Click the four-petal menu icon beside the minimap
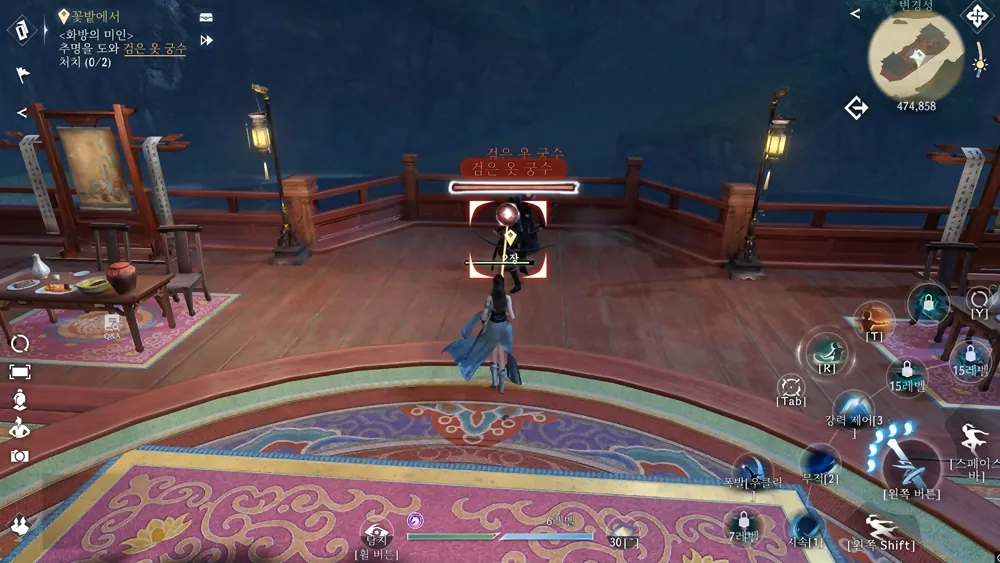1000x563 pixels. [x=975, y=16]
